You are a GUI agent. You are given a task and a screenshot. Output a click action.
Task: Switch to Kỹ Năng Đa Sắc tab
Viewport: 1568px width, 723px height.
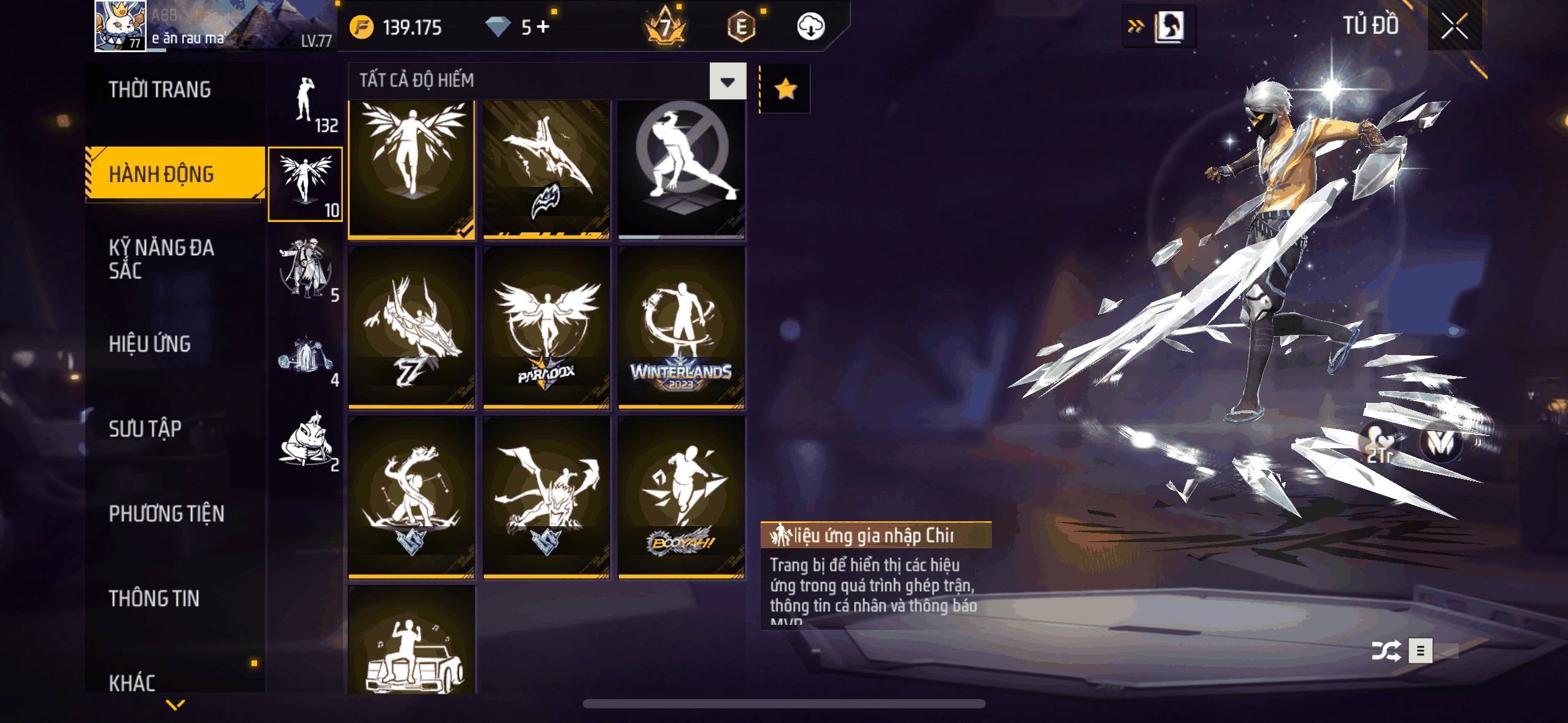coord(161,259)
